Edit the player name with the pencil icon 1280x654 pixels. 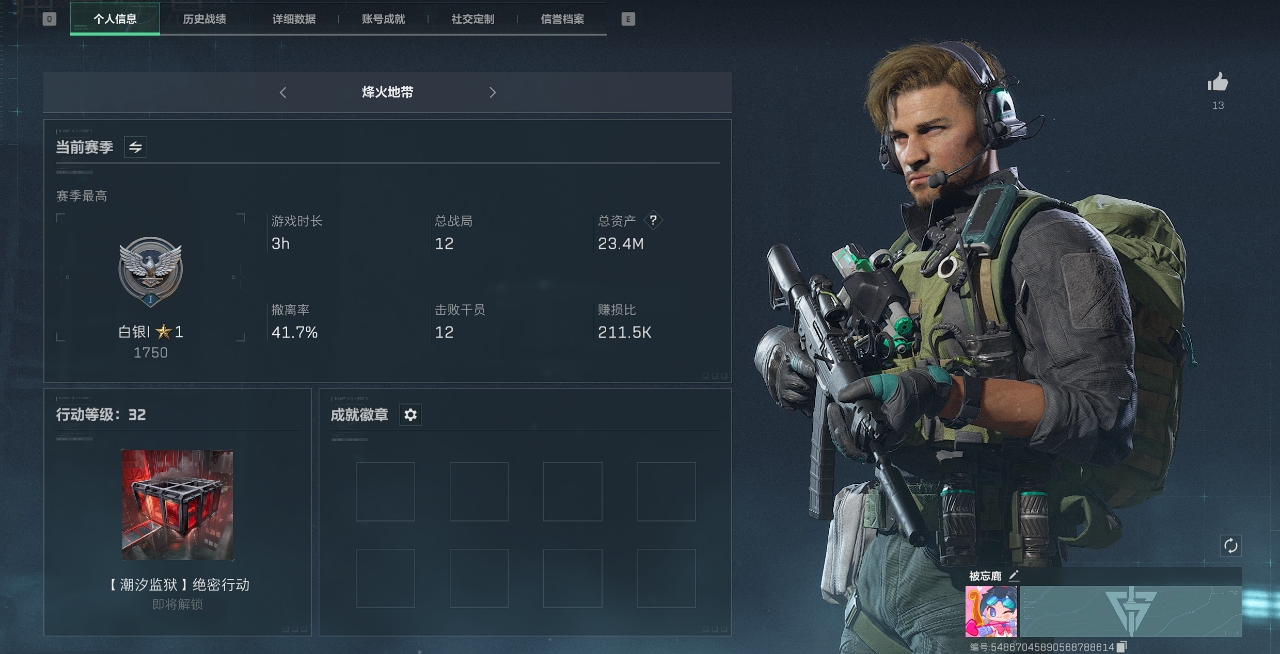(1014, 576)
